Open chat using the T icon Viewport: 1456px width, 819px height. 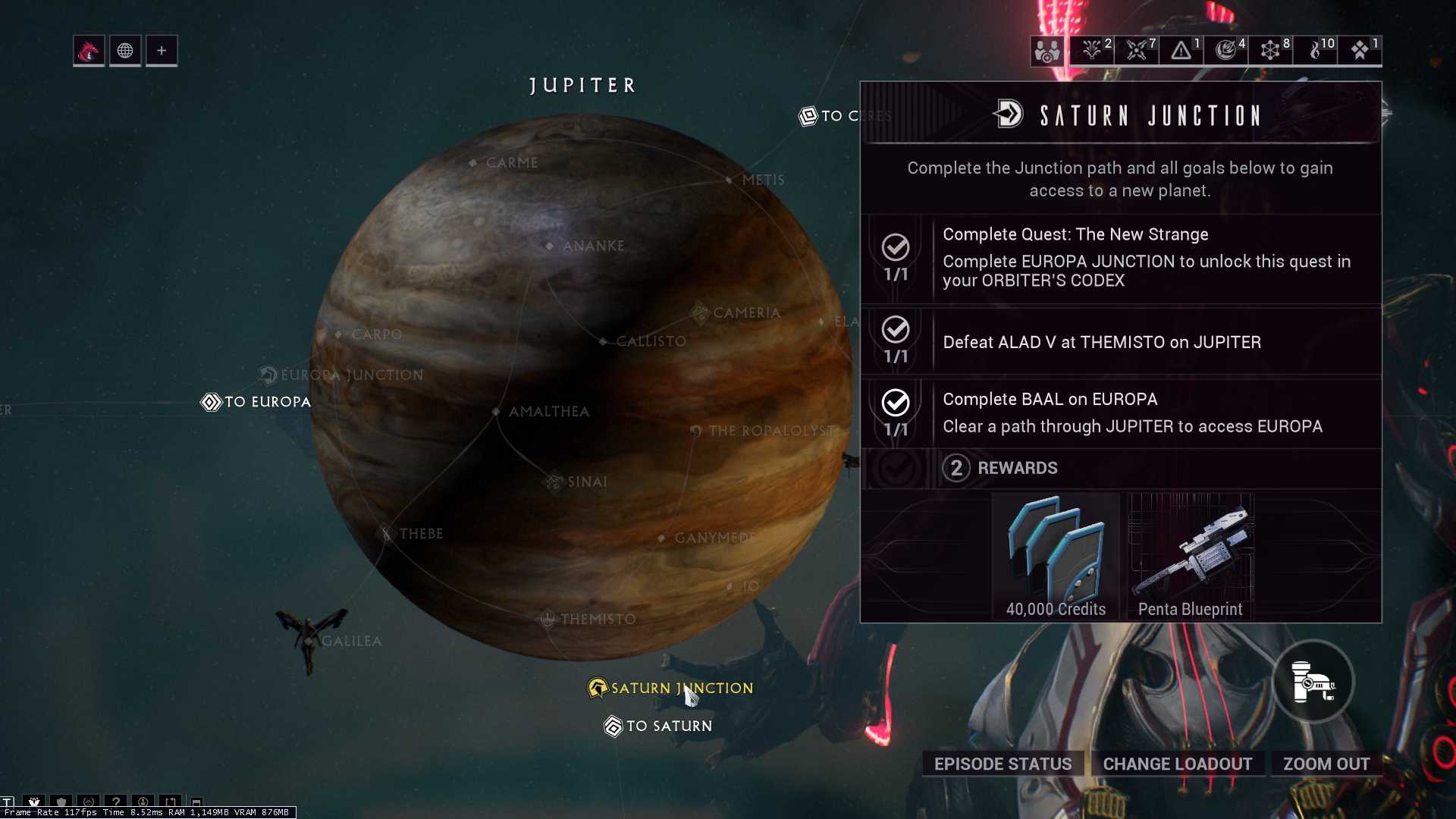pos(8,802)
